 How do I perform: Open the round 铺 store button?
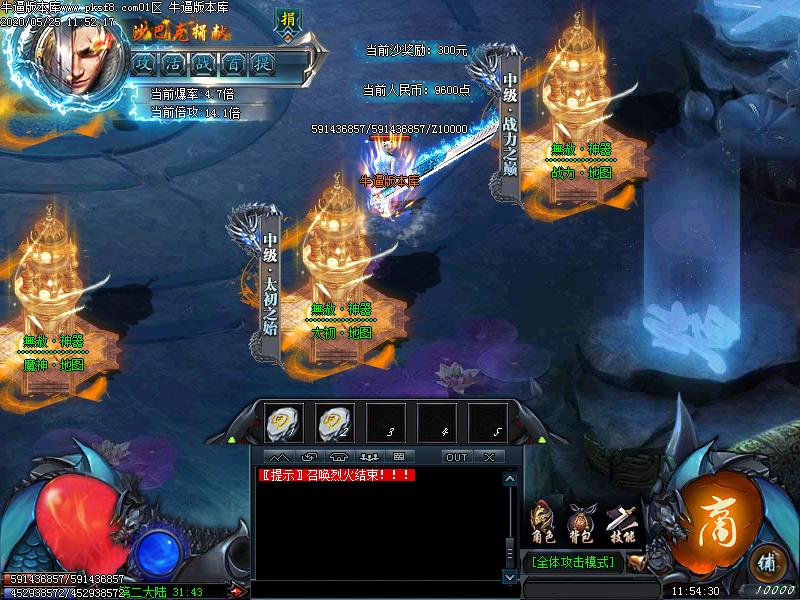766,560
